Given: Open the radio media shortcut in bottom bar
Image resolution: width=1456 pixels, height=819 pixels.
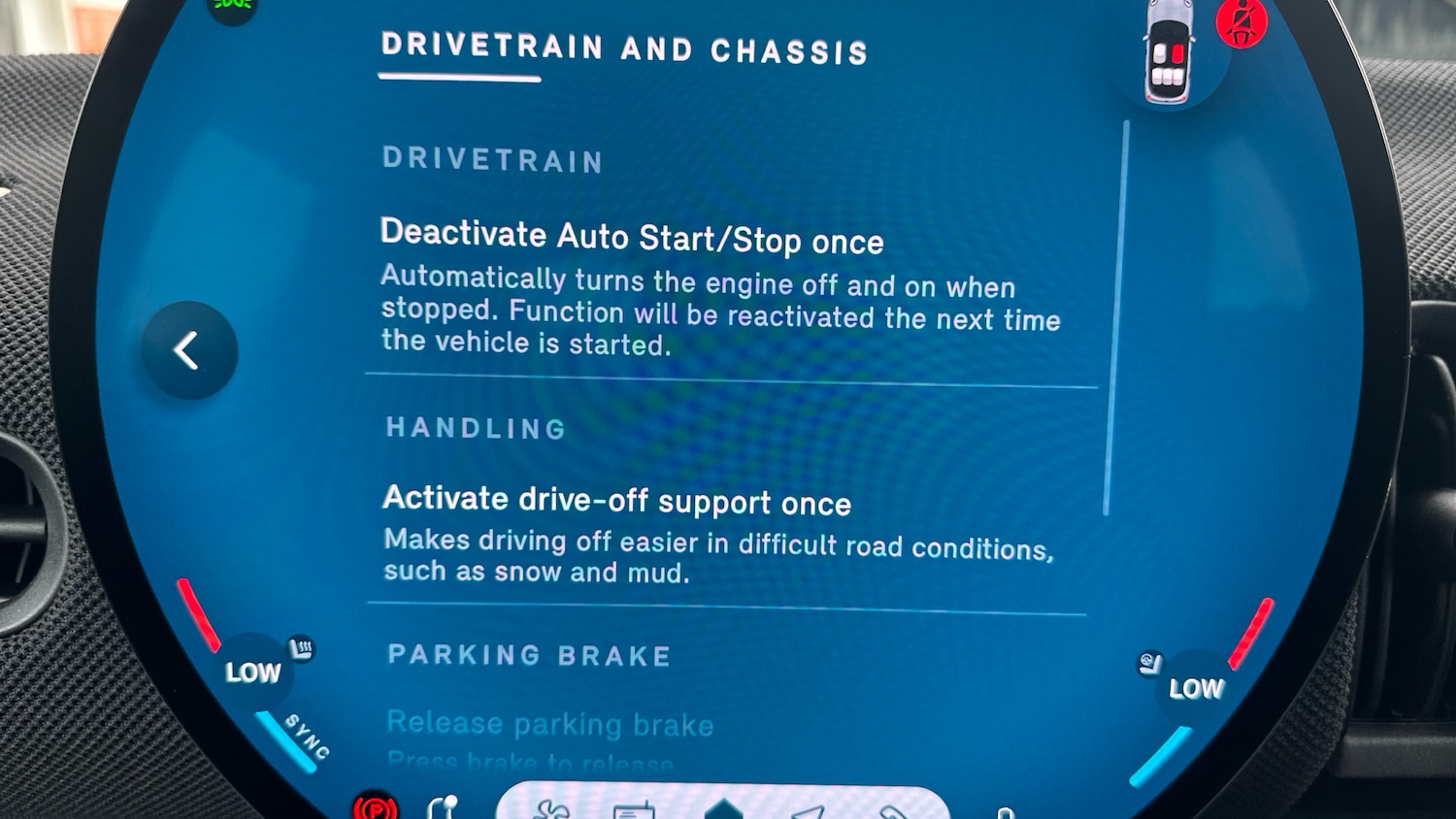Looking at the screenshot, I should 634,810.
